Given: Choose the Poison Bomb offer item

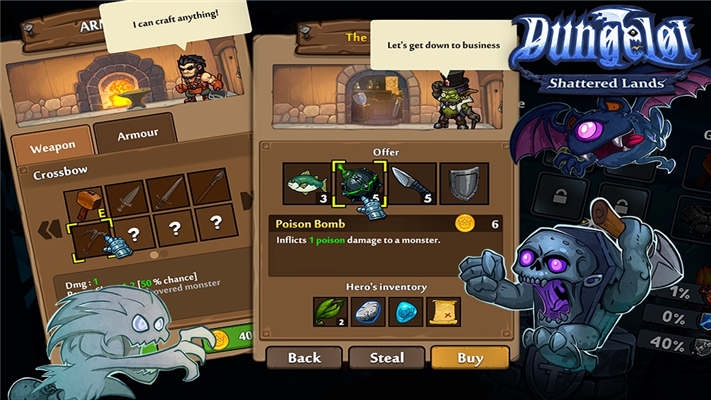Looking at the screenshot, I should (x=358, y=183).
